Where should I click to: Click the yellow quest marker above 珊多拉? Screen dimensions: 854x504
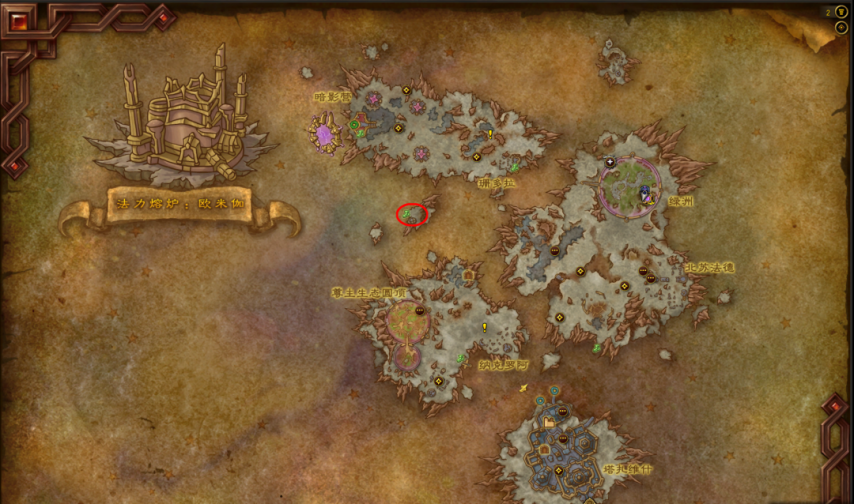490,134
